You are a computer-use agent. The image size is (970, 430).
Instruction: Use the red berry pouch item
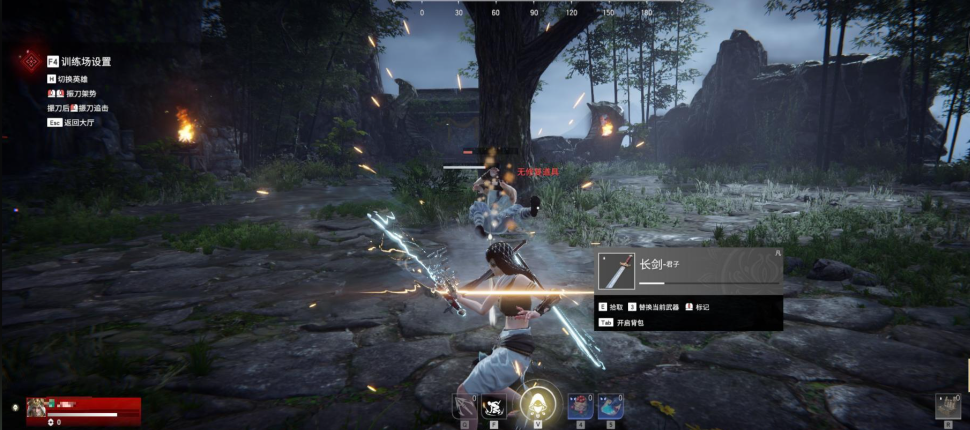click(x=577, y=404)
